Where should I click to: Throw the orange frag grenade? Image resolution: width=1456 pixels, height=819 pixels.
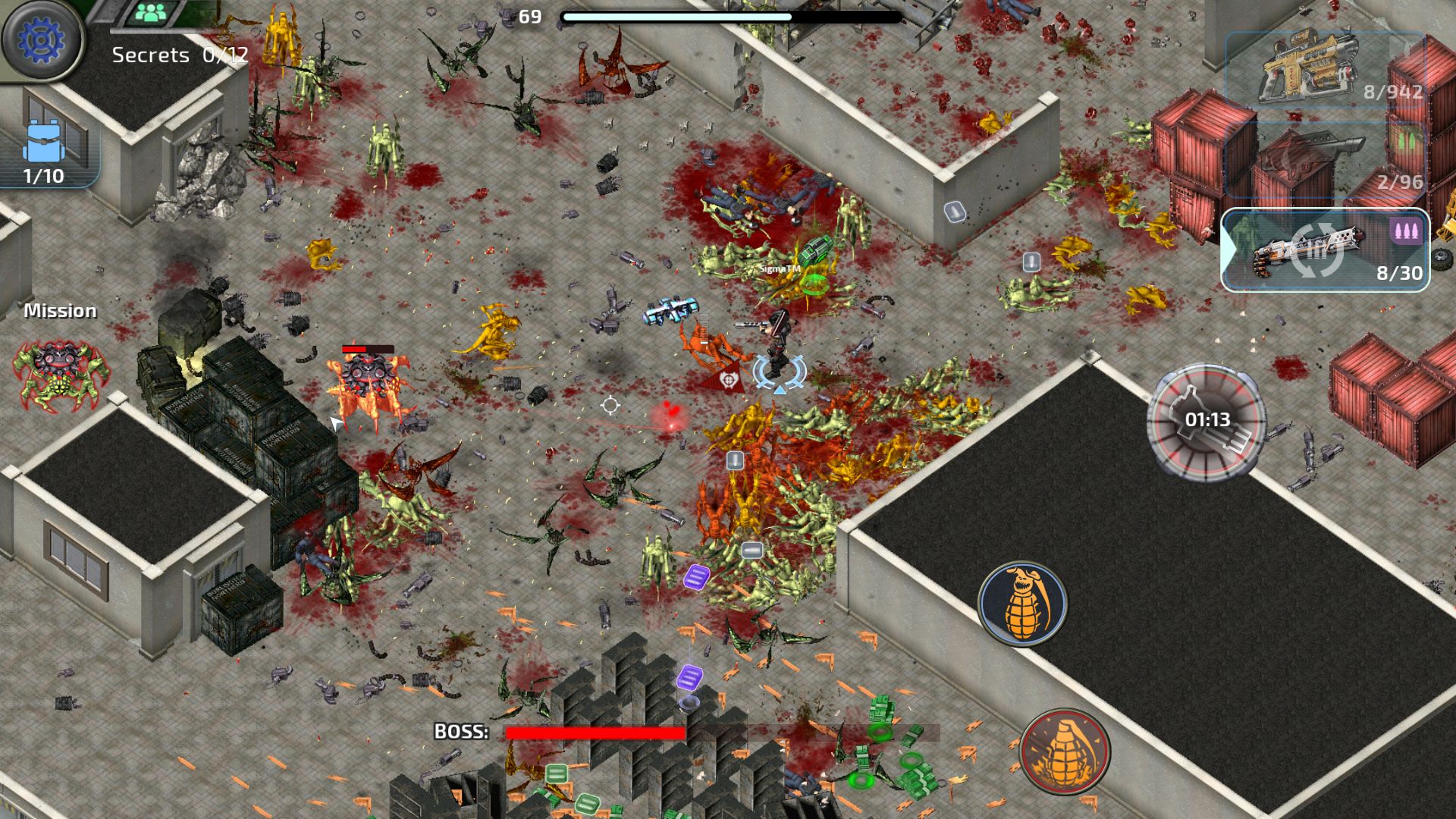tap(1021, 604)
